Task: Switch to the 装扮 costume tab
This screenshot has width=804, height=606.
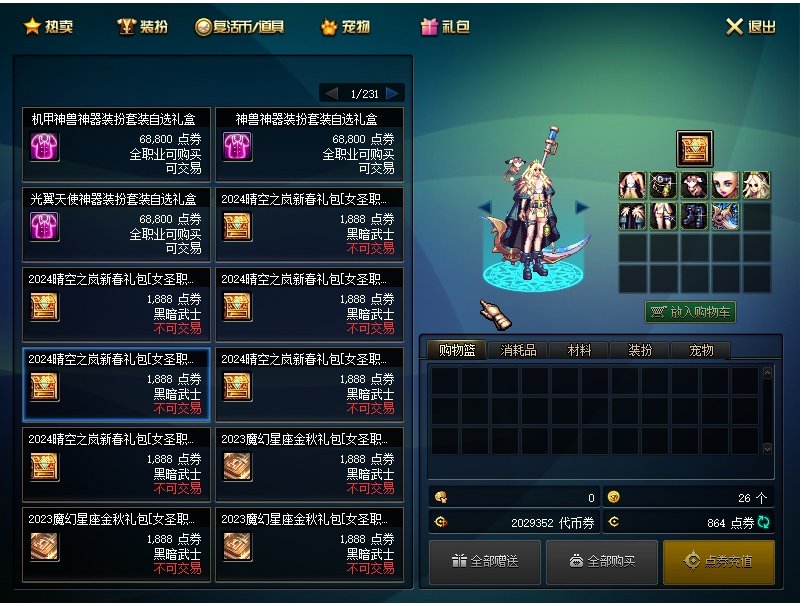Action: click(142, 27)
